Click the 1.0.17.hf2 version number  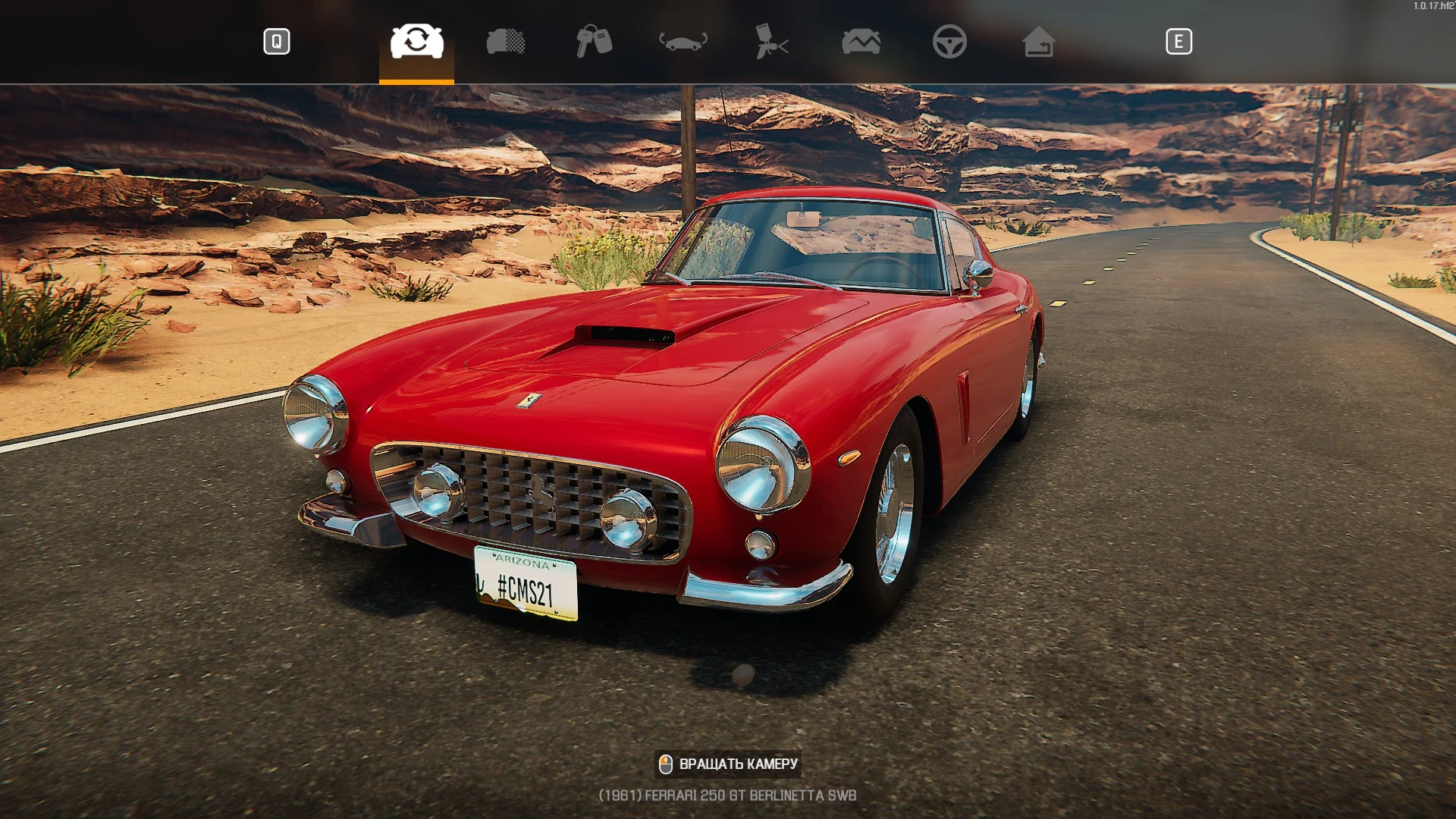pyautogui.click(x=1432, y=5)
